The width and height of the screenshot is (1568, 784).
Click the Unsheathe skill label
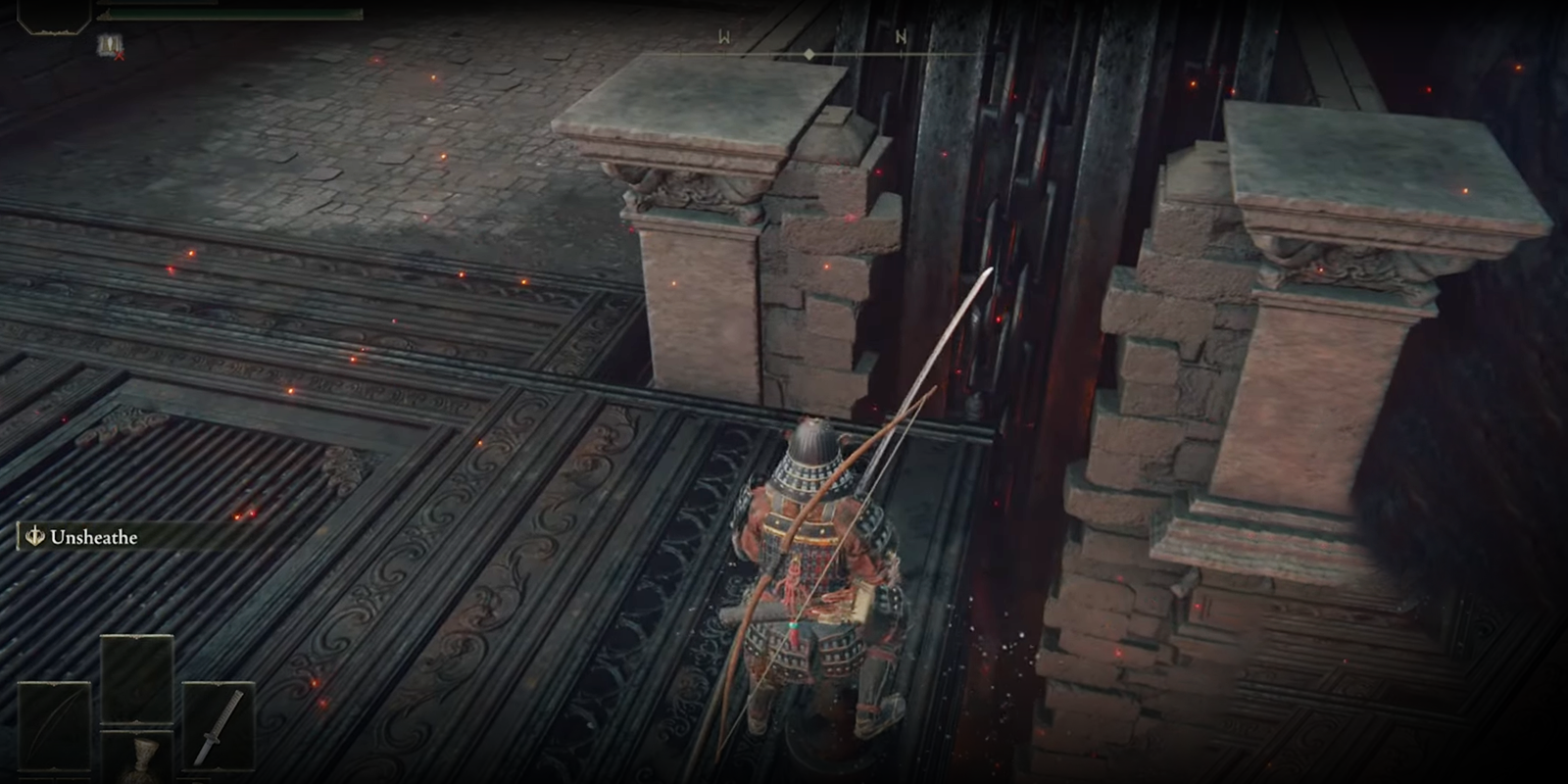pos(93,537)
